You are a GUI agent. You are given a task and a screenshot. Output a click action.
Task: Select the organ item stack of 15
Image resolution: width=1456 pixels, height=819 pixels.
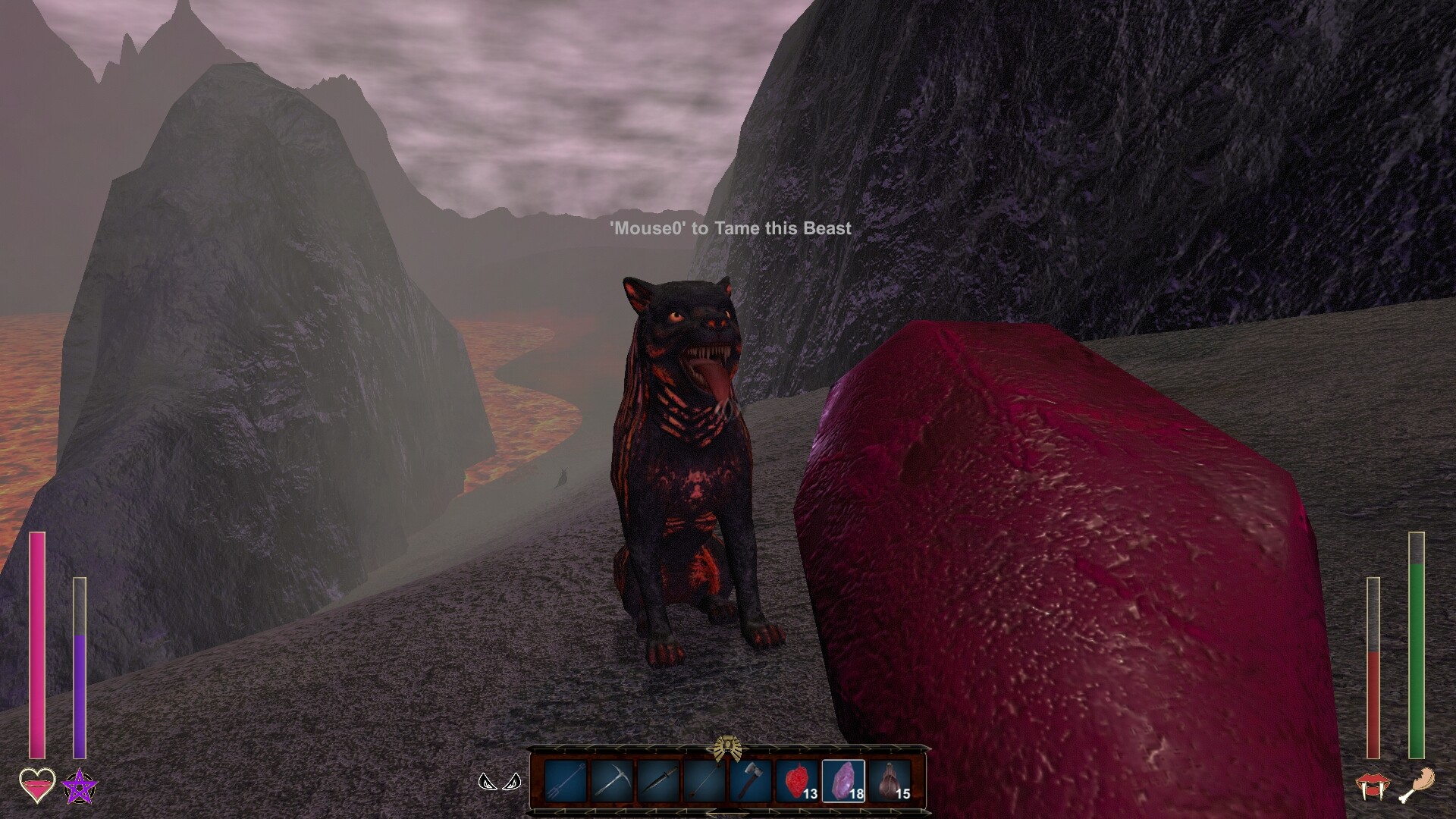click(x=890, y=781)
